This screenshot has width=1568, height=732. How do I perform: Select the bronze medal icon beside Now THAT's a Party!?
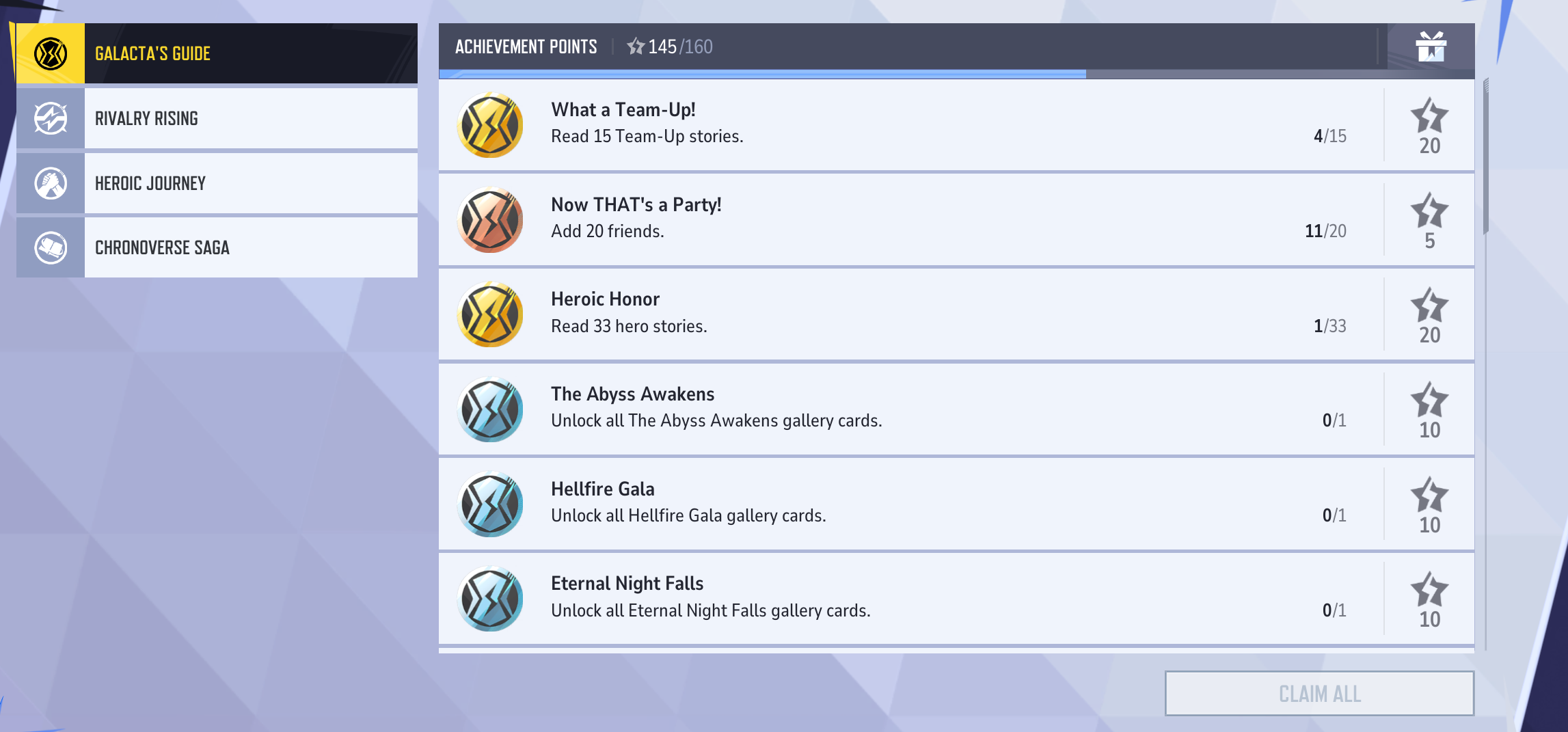489,219
